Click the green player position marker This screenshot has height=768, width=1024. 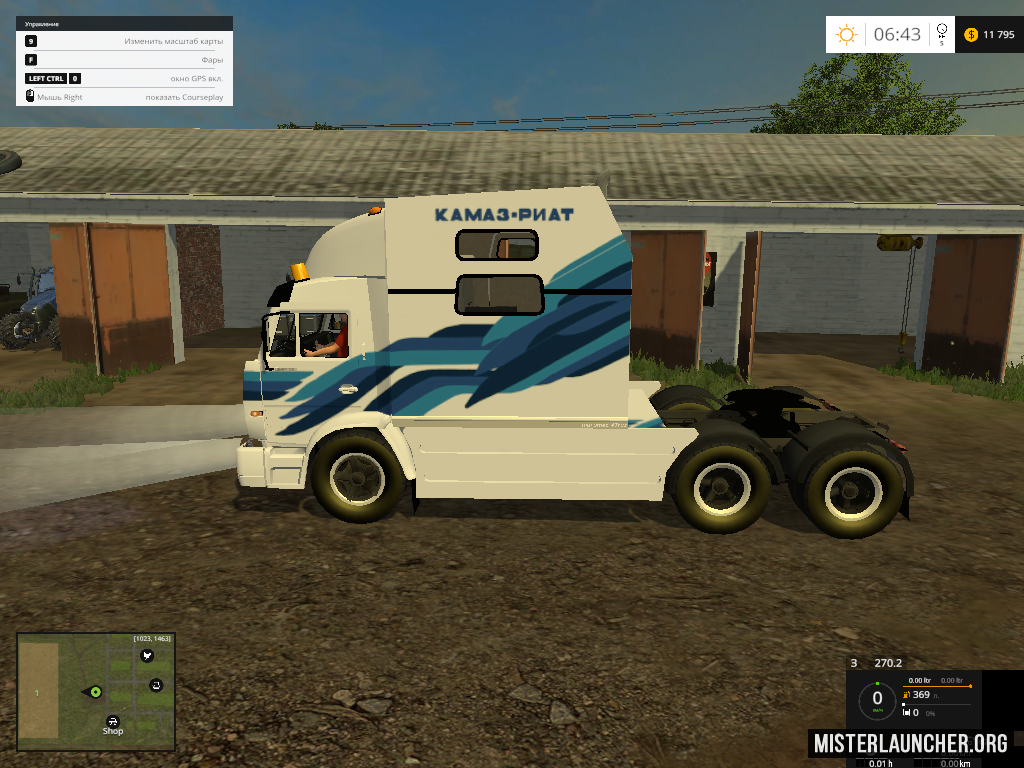coord(96,692)
